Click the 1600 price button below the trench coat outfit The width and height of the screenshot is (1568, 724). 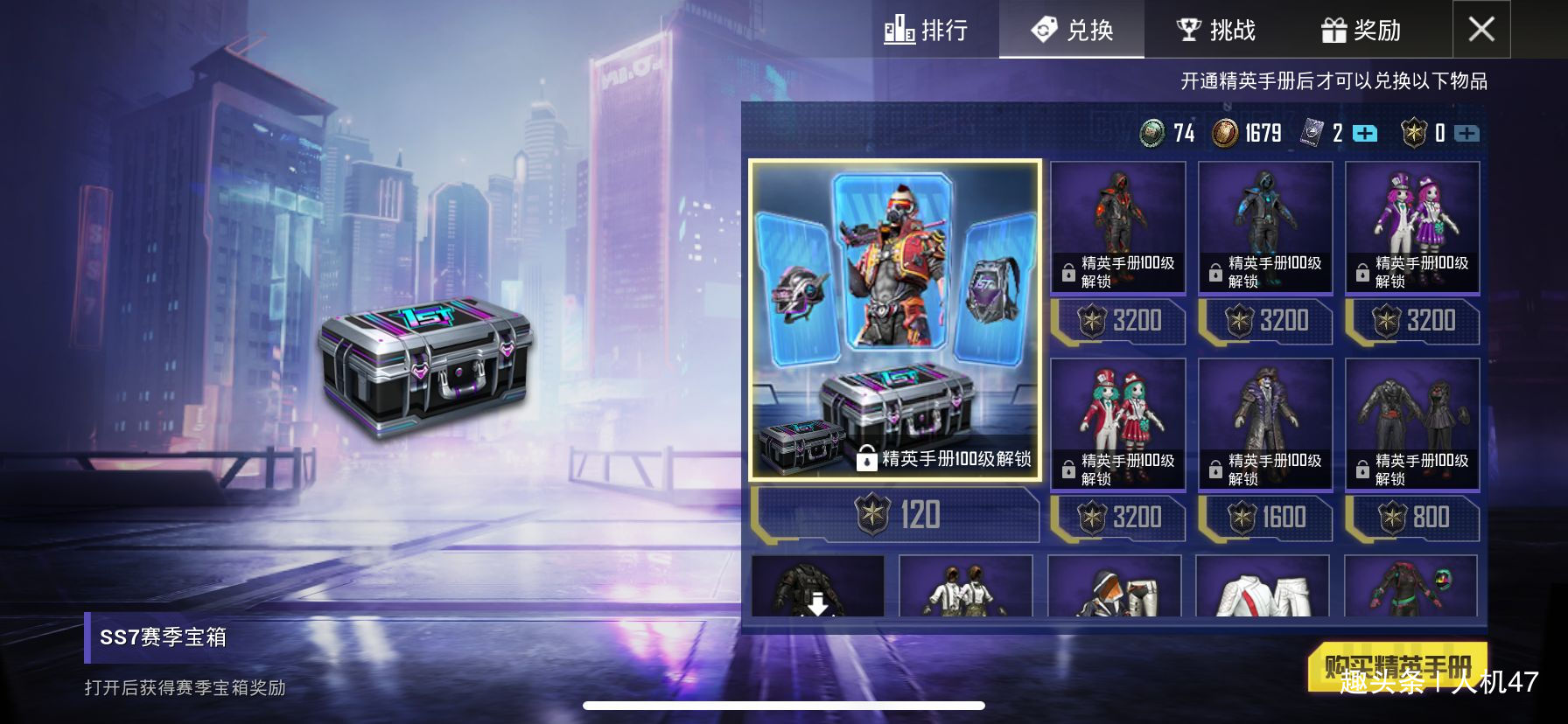1263,518
